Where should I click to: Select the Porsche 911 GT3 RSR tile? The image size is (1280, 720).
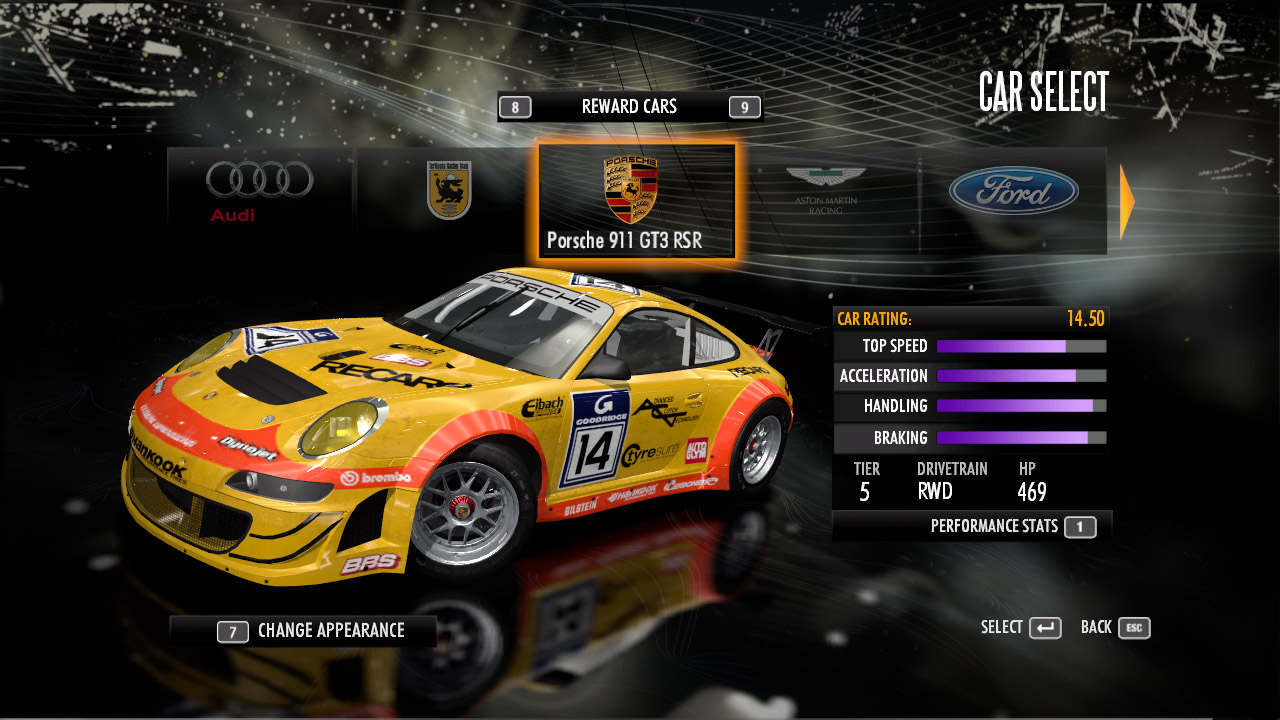[636, 200]
